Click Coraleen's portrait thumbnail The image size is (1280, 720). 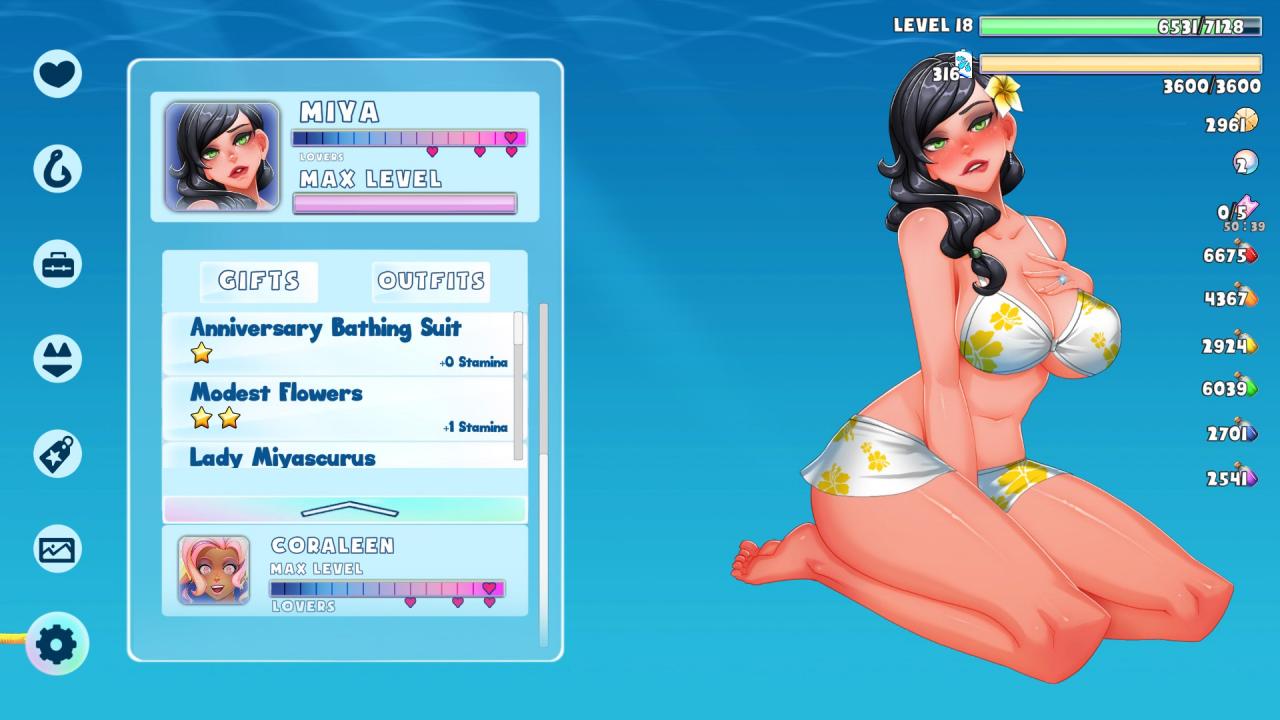[214, 570]
